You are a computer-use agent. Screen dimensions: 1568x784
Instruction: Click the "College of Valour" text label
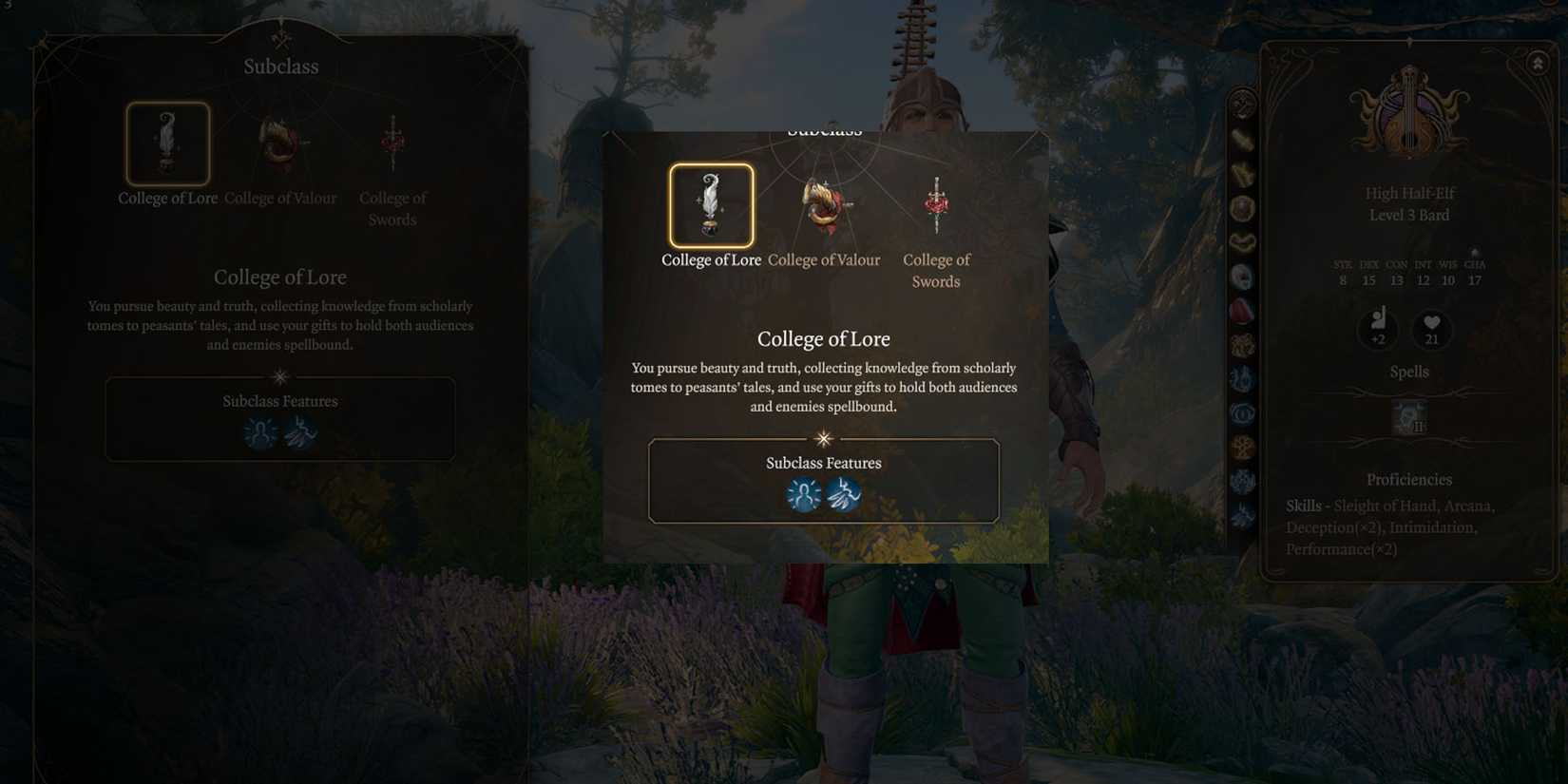click(824, 259)
